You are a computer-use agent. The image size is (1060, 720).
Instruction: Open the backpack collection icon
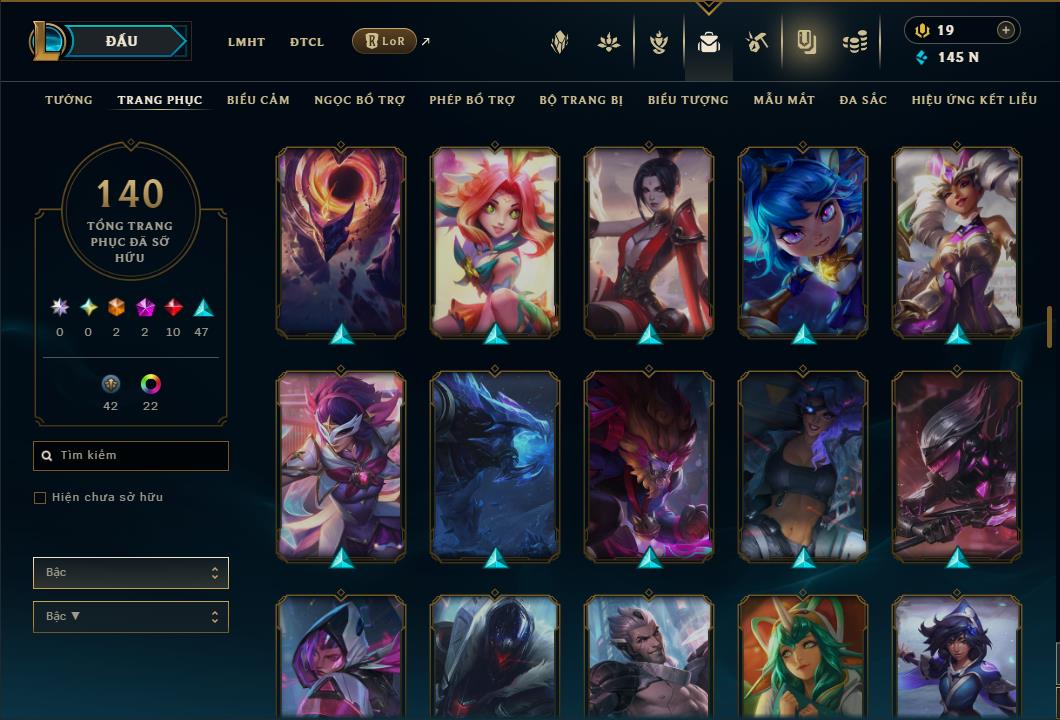coord(709,42)
